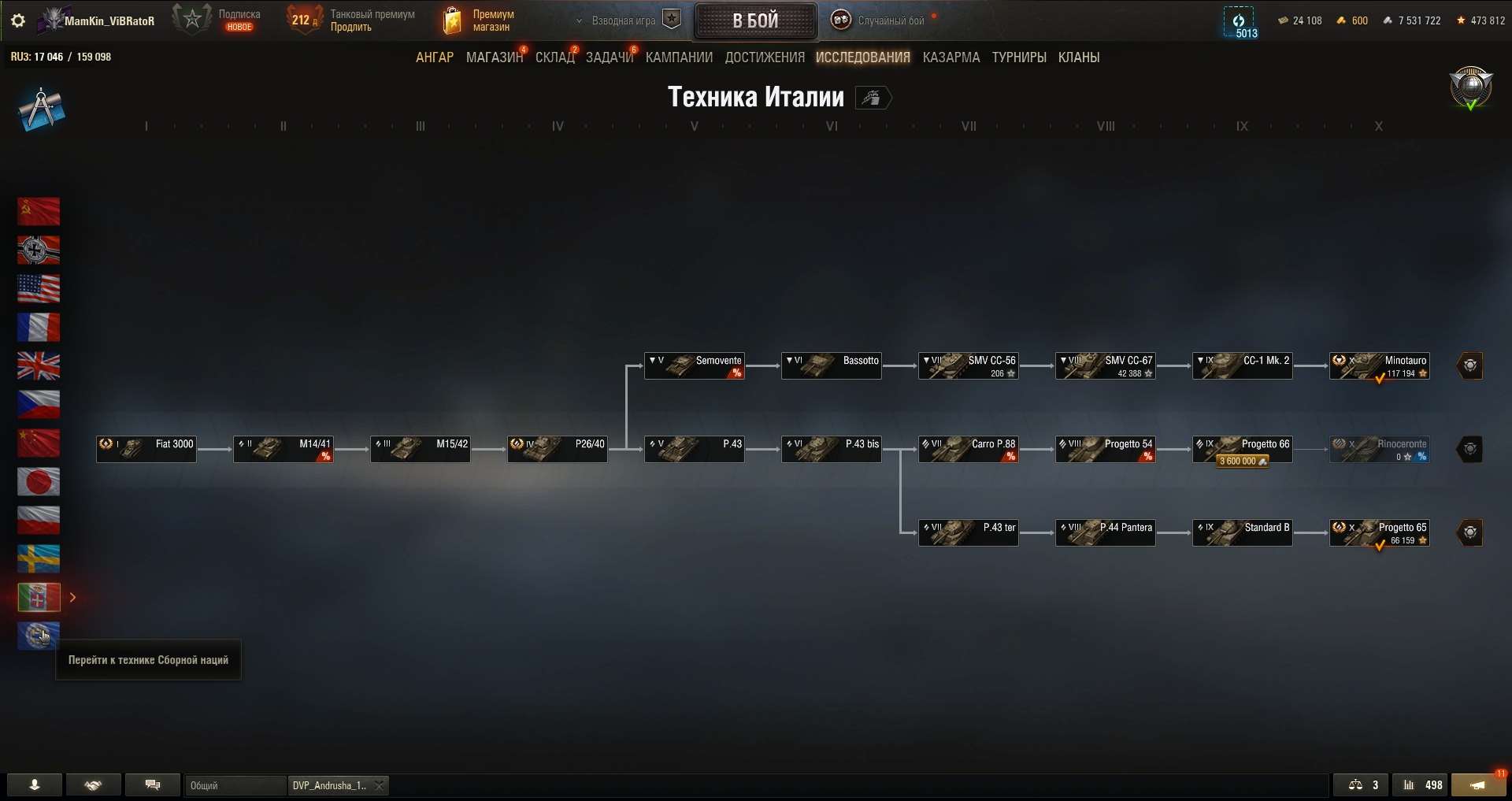
Task: Close the DVP_Andrusha_1 chat tab
Action: pyautogui.click(x=379, y=785)
